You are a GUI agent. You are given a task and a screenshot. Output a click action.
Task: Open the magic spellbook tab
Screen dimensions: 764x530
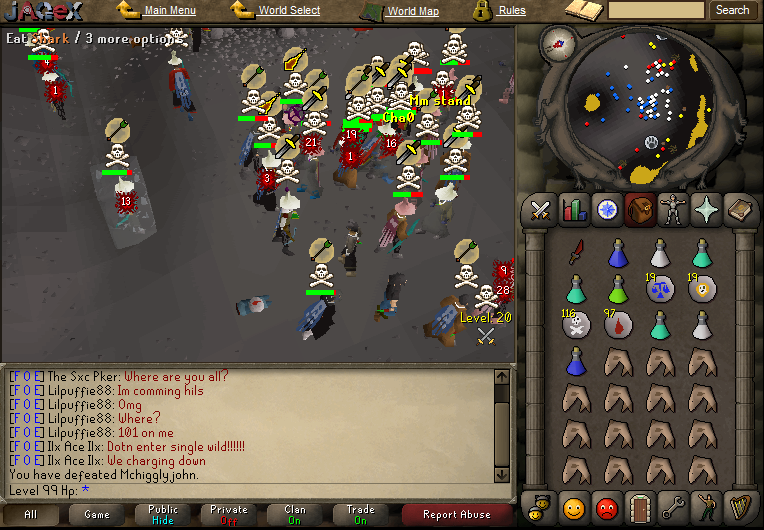pyautogui.click(x=739, y=210)
